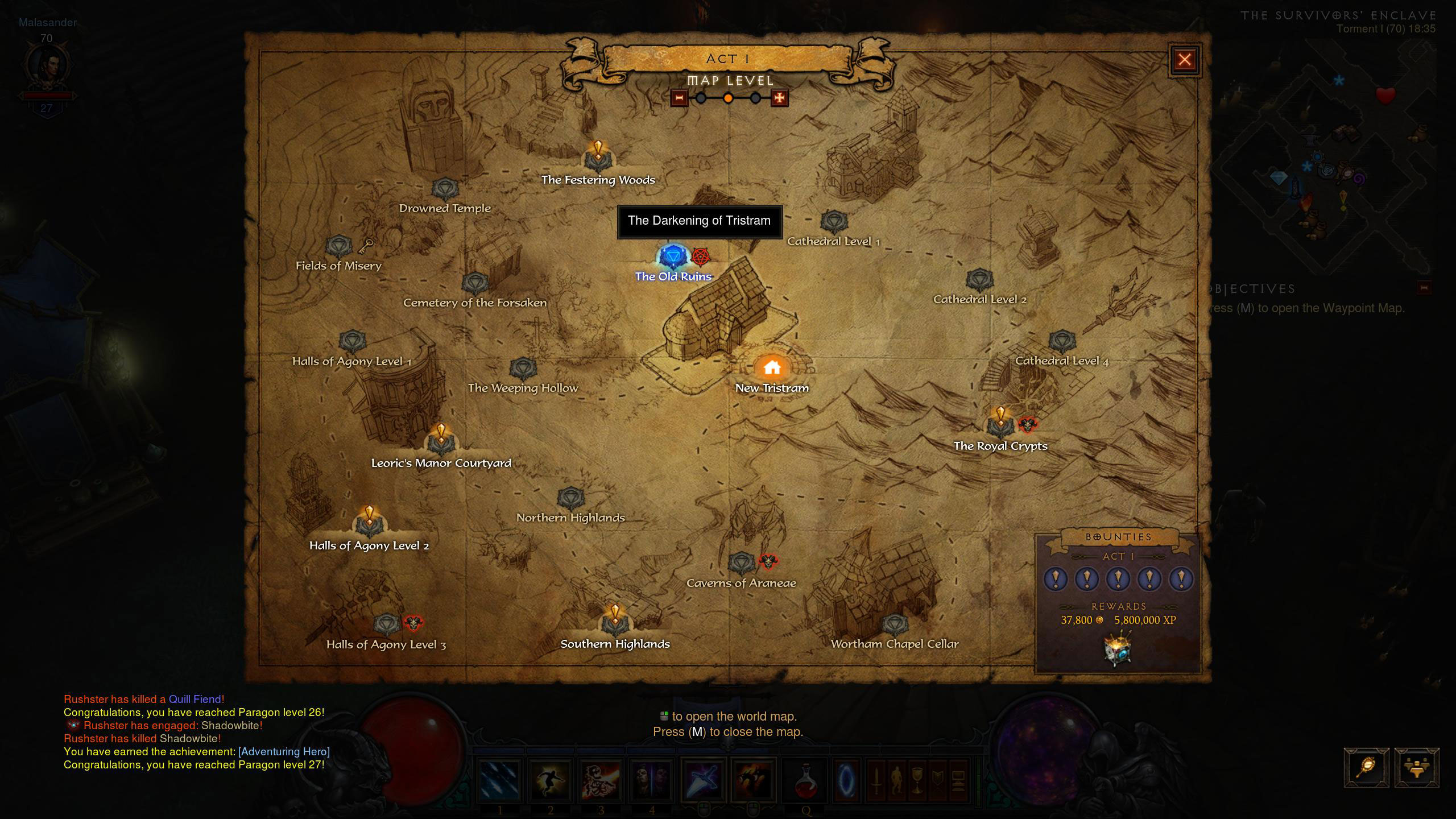The image size is (1456, 819).
Task: Travel to The Weeping Hollow waypoint
Action: coord(523,369)
